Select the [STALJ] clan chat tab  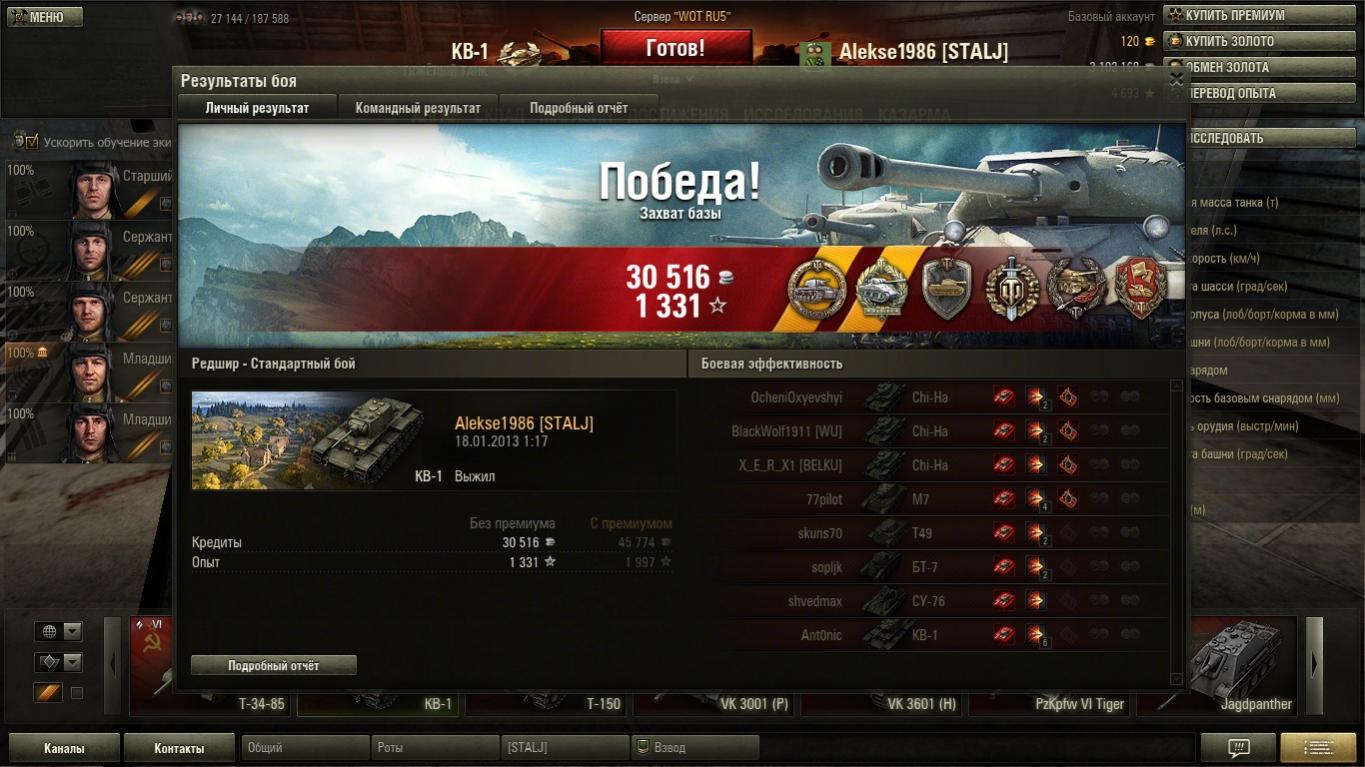point(565,748)
